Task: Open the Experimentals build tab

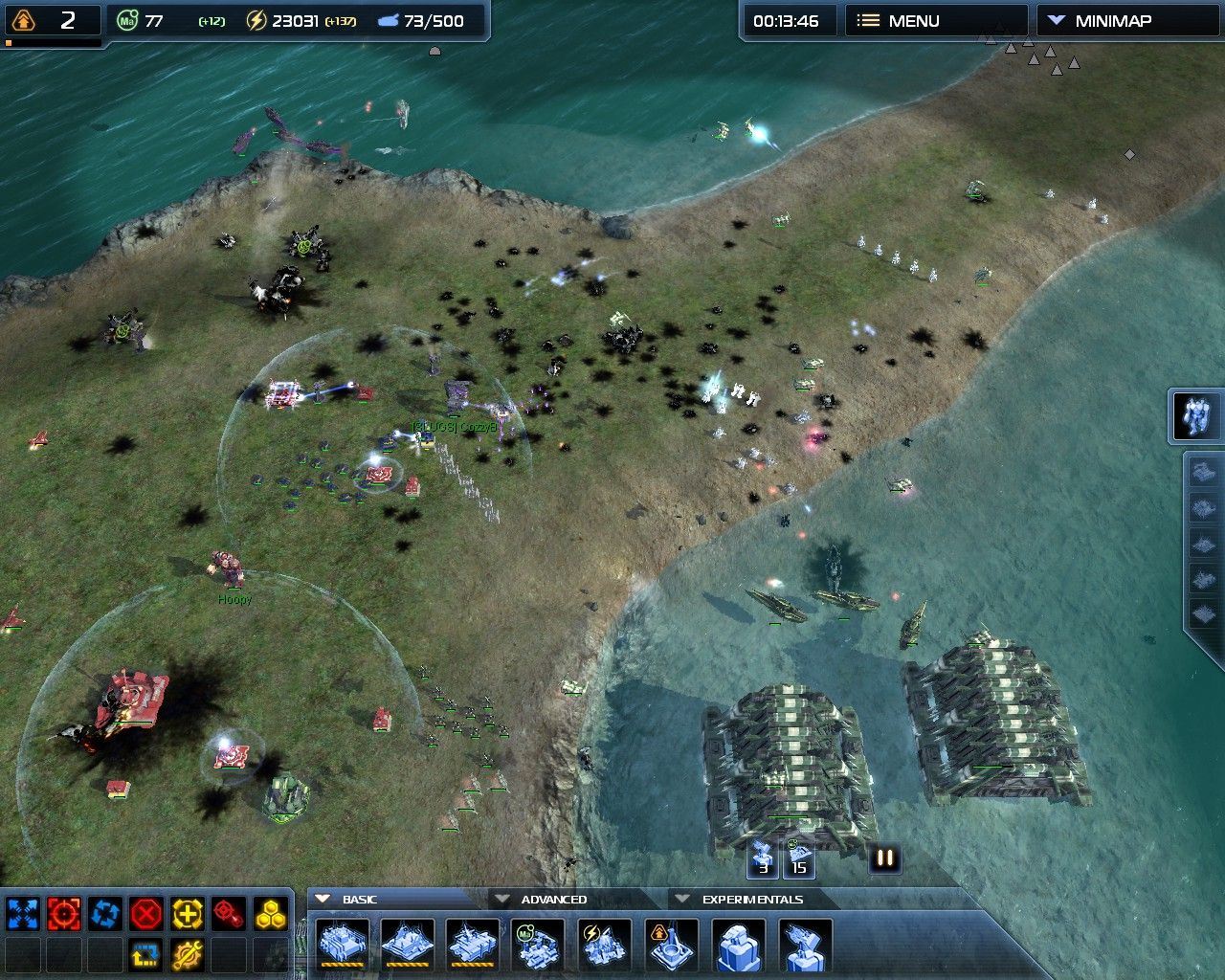Action: coord(751,900)
